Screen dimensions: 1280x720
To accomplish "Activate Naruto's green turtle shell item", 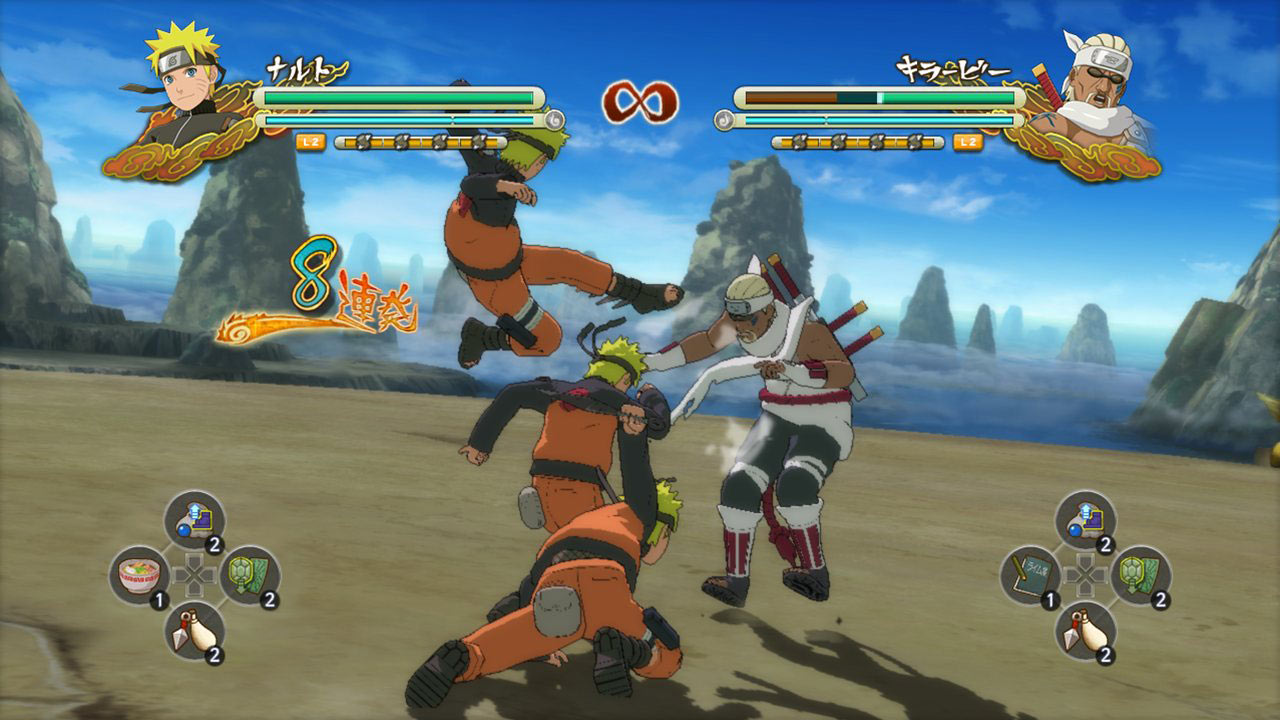I will coord(249,575).
